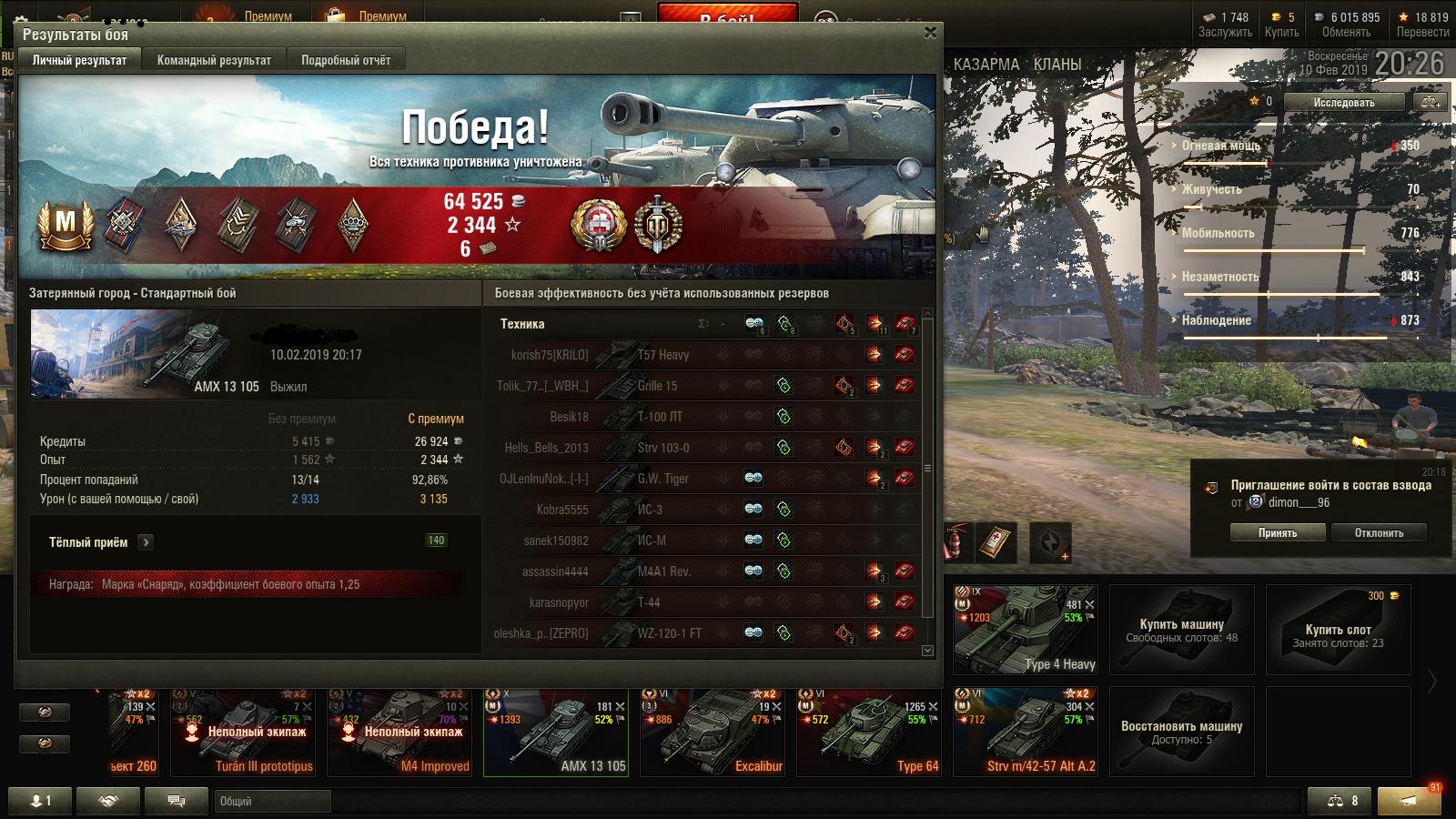This screenshot has height=819, width=1456.
Task: Select the Type 4 Heavy tank
Action: click(x=1026, y=630)
